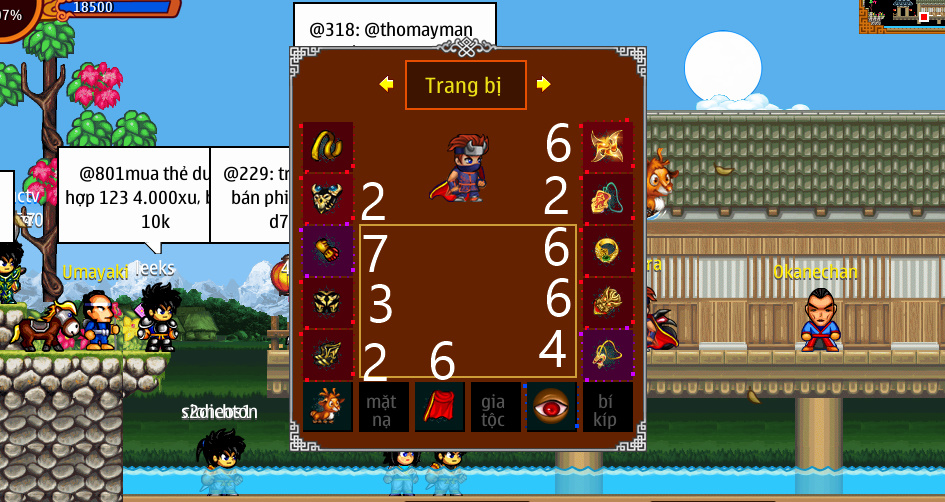945x502 pixels.
Task: Select the Trang bị title tab
Action: (x=465, y=85)
